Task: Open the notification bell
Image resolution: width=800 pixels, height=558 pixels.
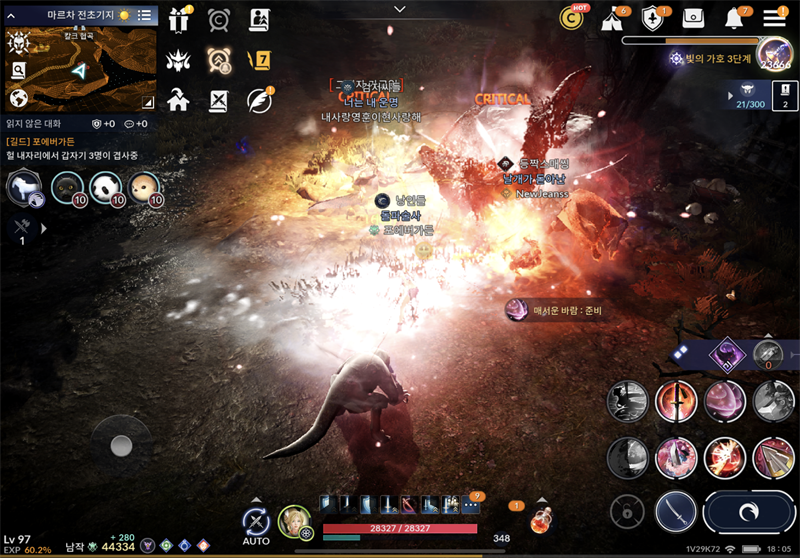Action: coord(735,18)
